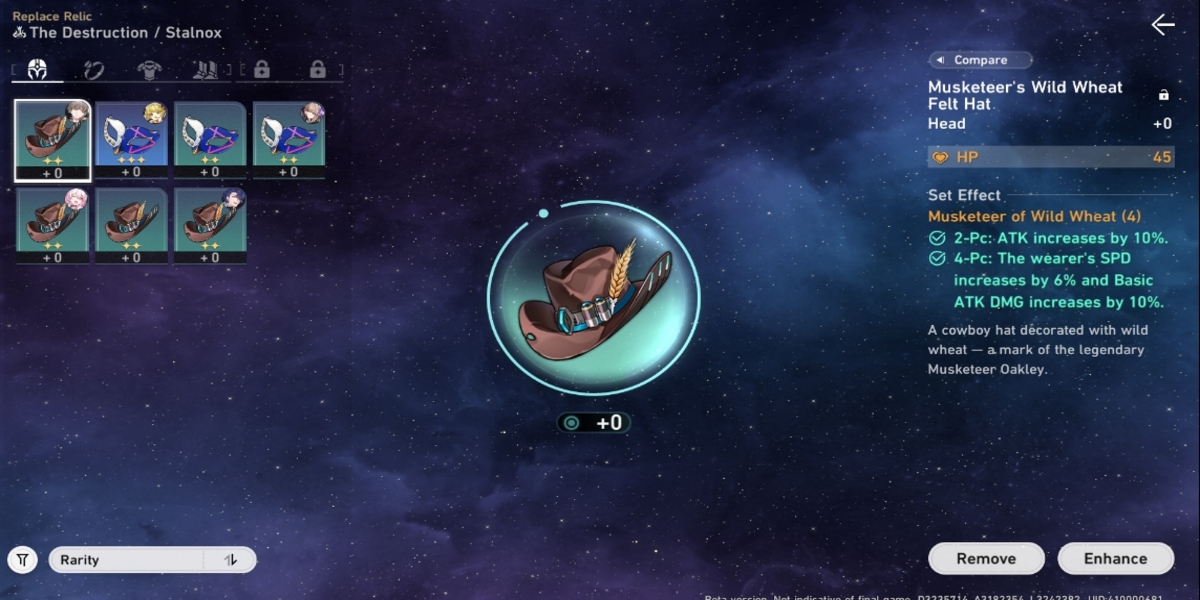This screenshot has width=1200, height=600.
Task: Select the hat worn by the dark-haired character
Action: [210, 225]
